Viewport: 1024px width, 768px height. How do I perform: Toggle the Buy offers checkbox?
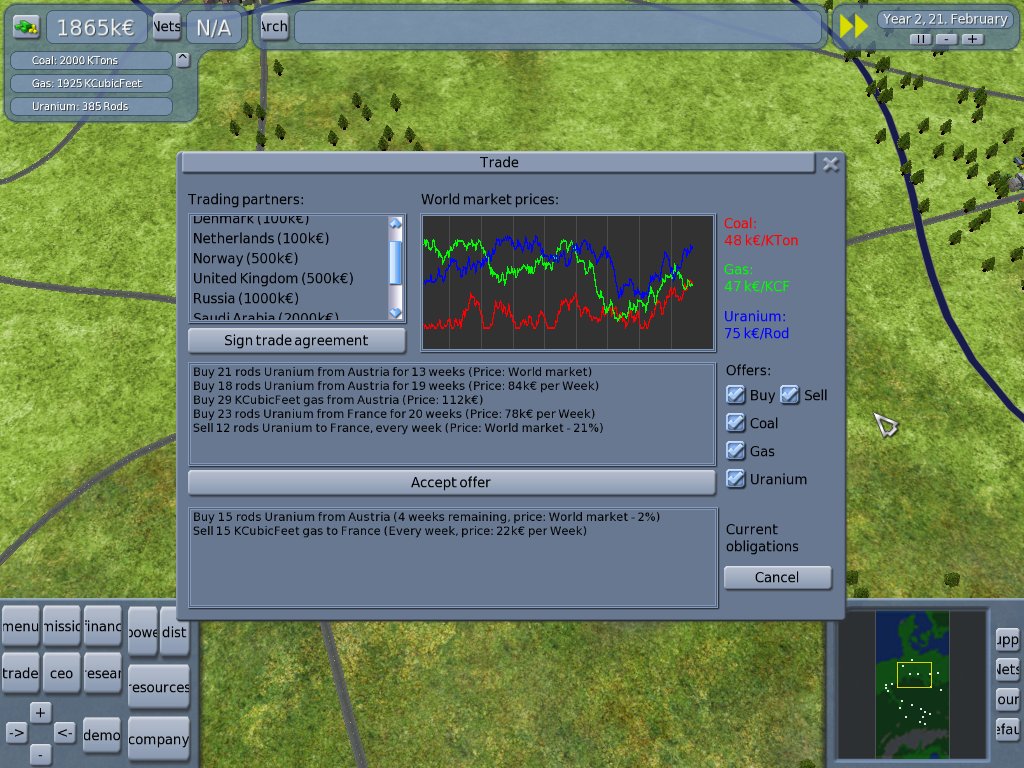pyautogui.click(x=736, y=395)
